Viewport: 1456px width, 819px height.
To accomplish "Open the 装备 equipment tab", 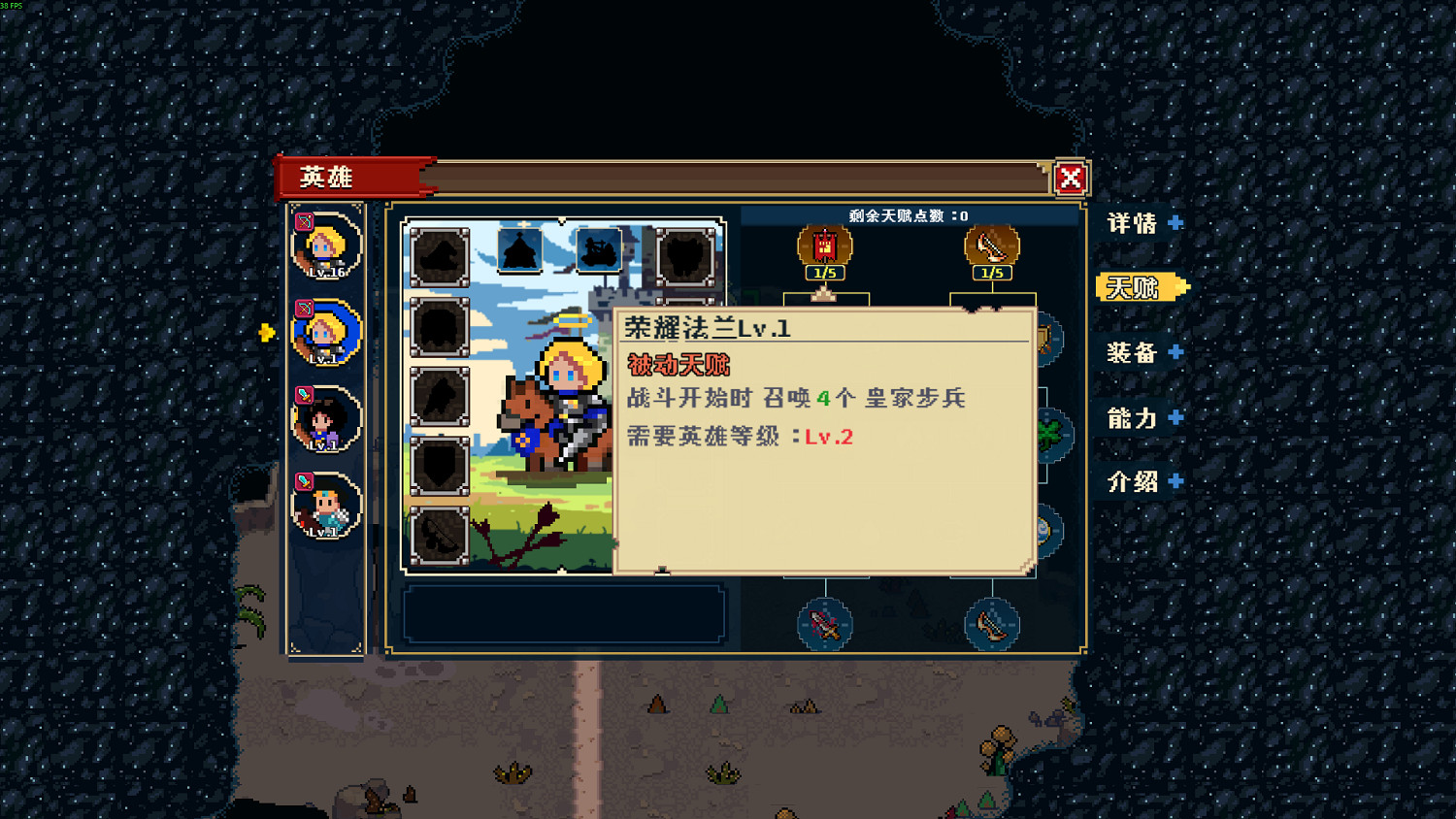I will pos(1136,353).
